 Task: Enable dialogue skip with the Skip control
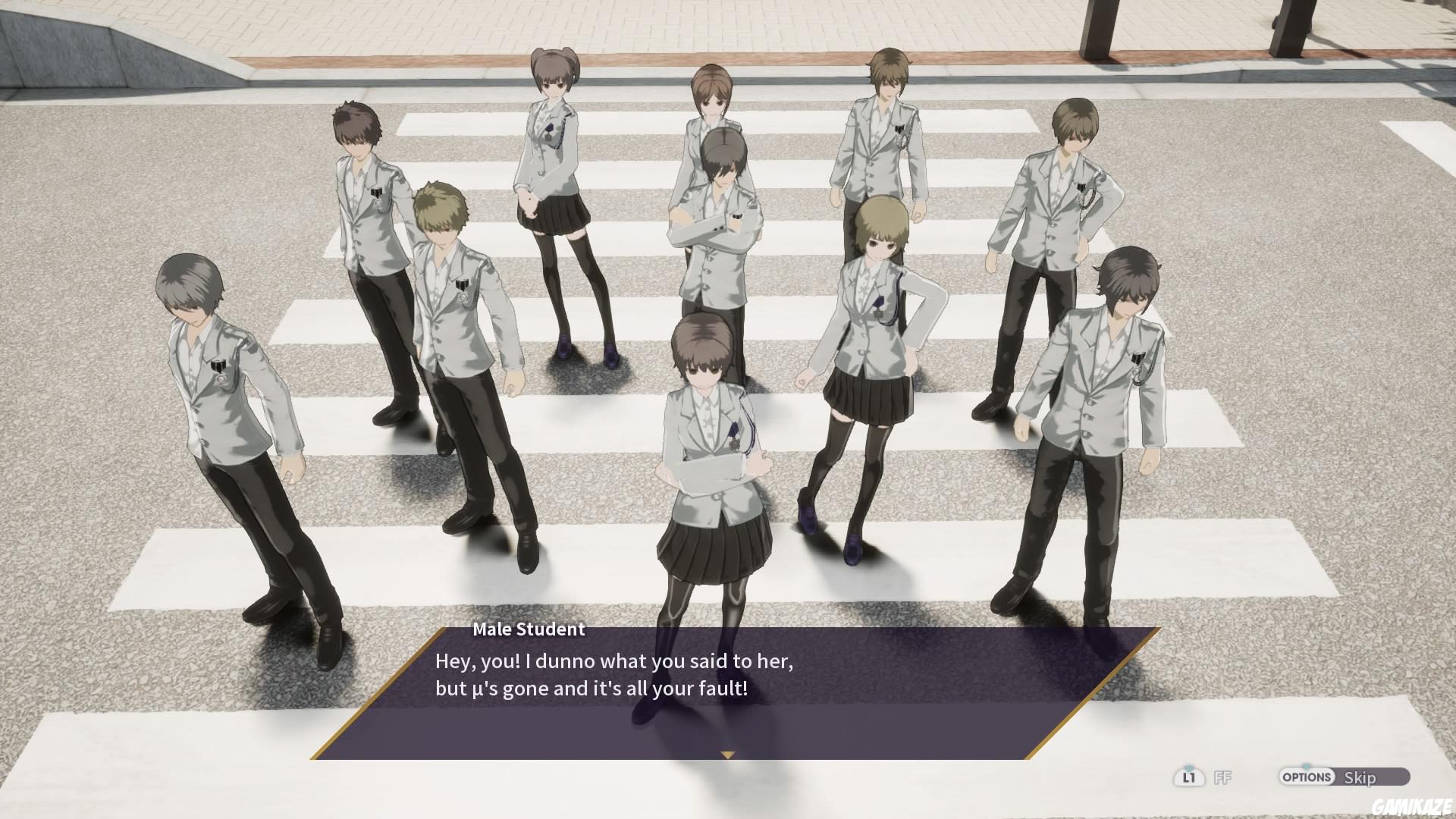[x=1361, y=777]
